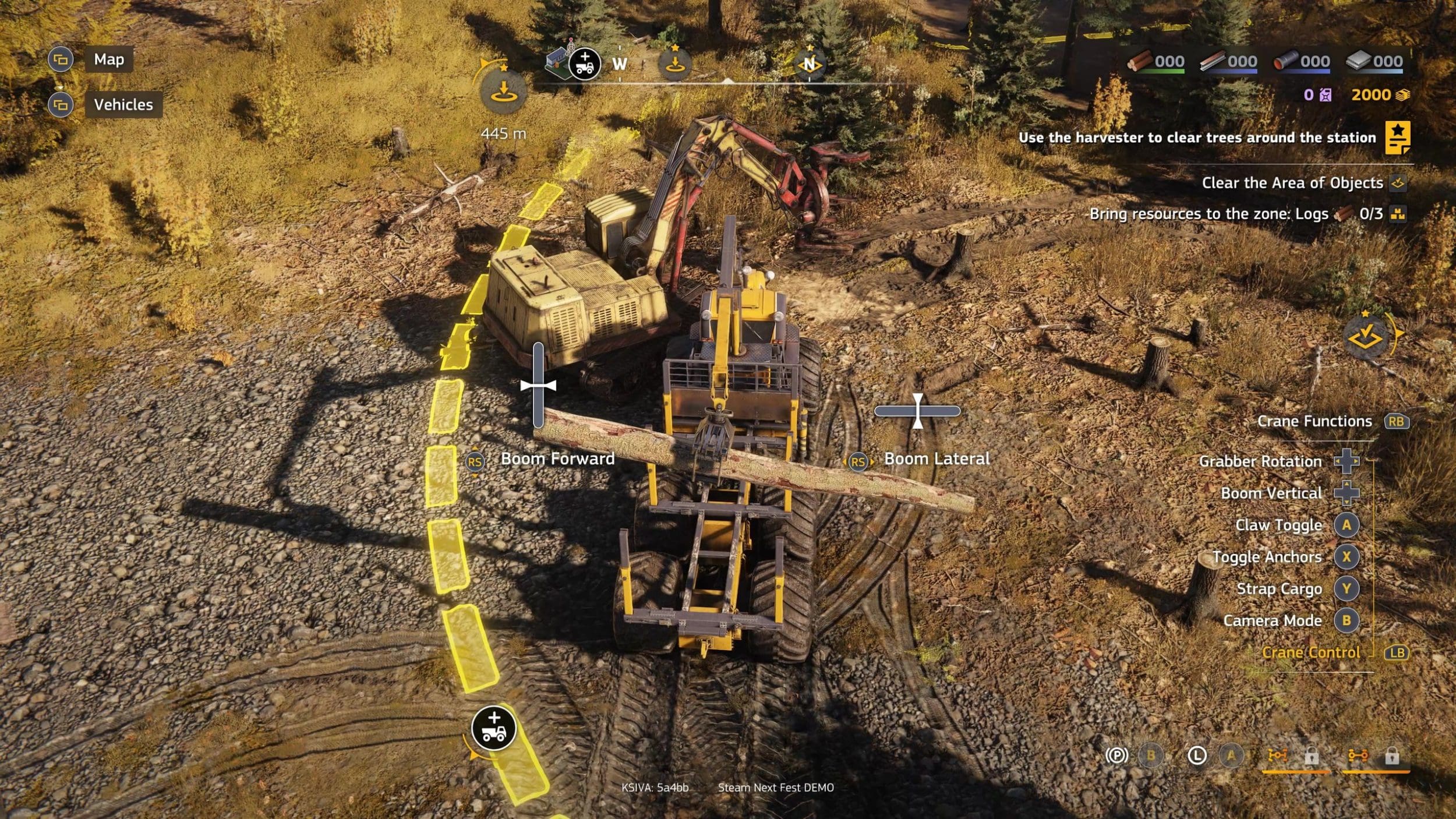Choose the Grabber Rotation function
The height and width of the screenshot is (819, 1456).
click(1260, 461)
